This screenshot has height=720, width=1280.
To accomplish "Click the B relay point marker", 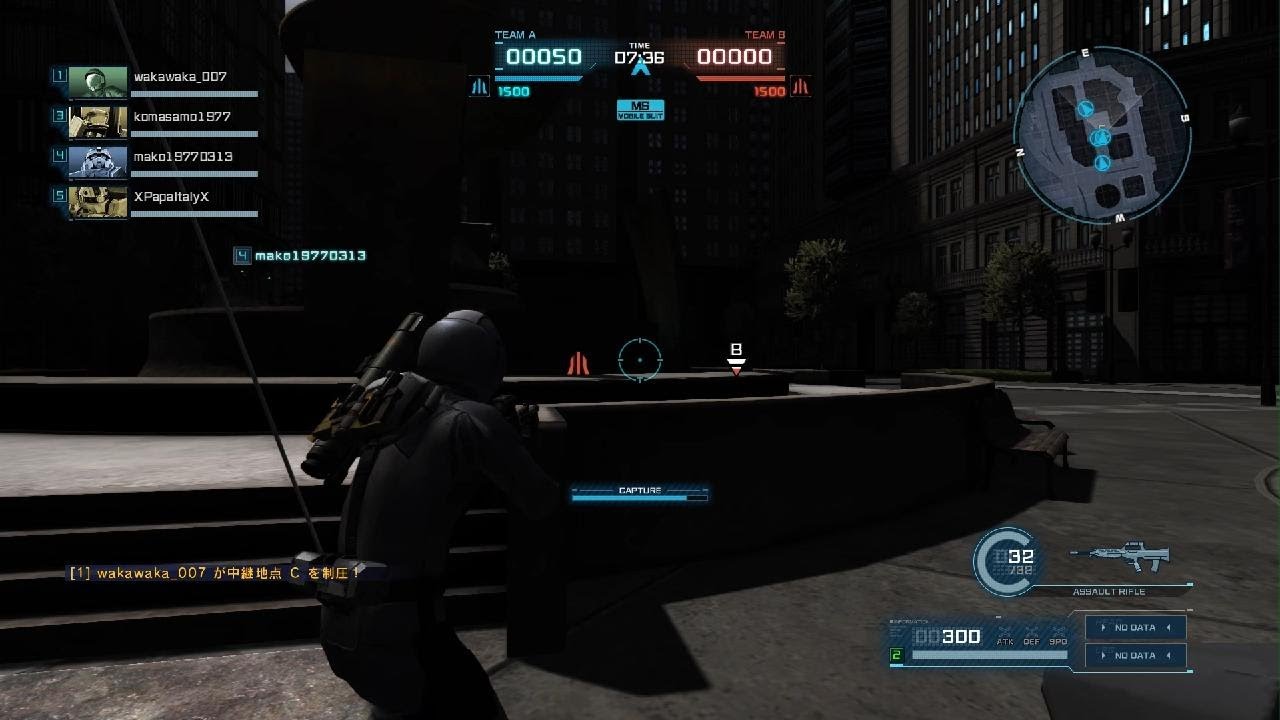I will pos(736,358).
